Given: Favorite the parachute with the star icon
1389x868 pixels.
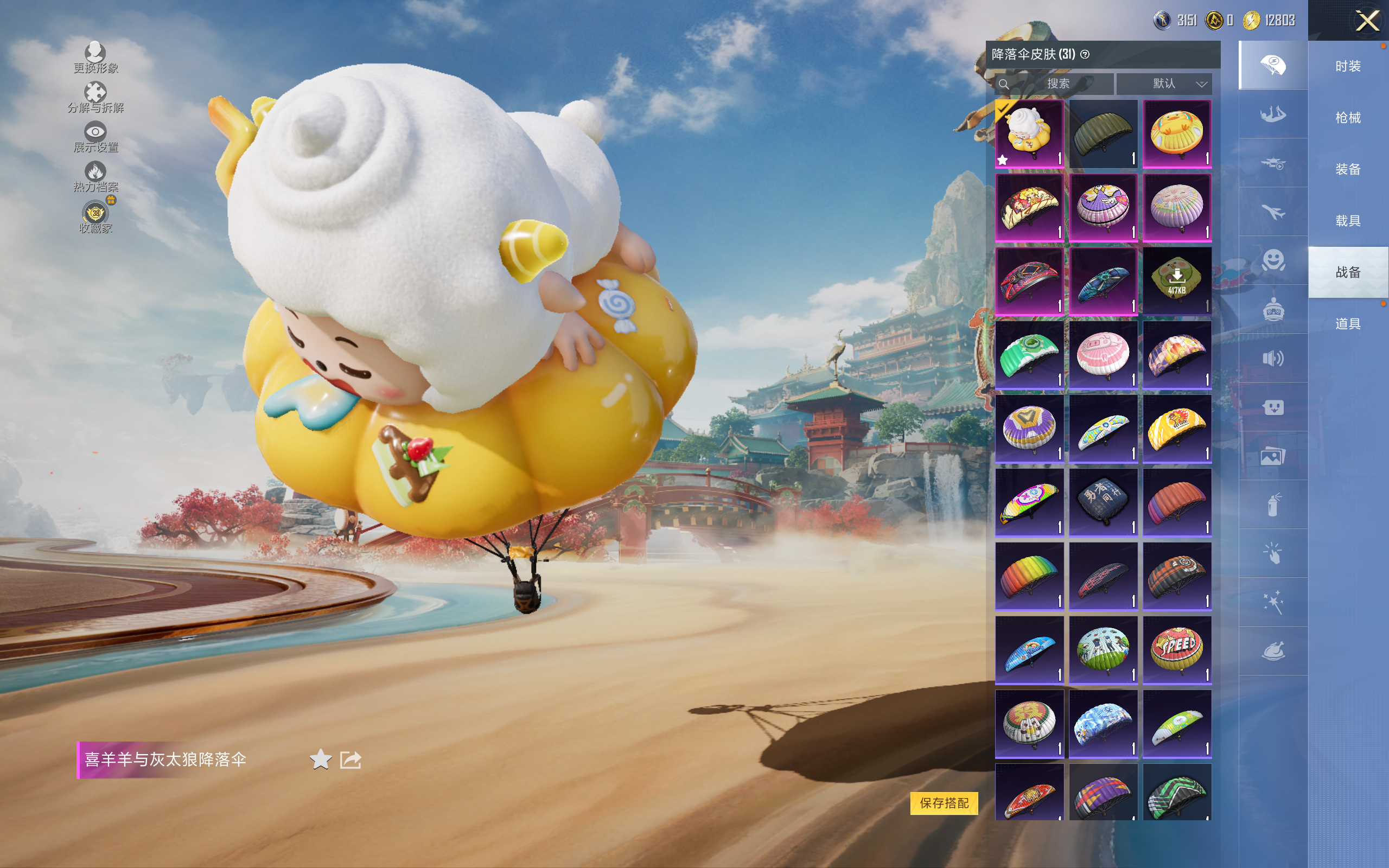Looking at the screenshot, I should click(320, 759).
